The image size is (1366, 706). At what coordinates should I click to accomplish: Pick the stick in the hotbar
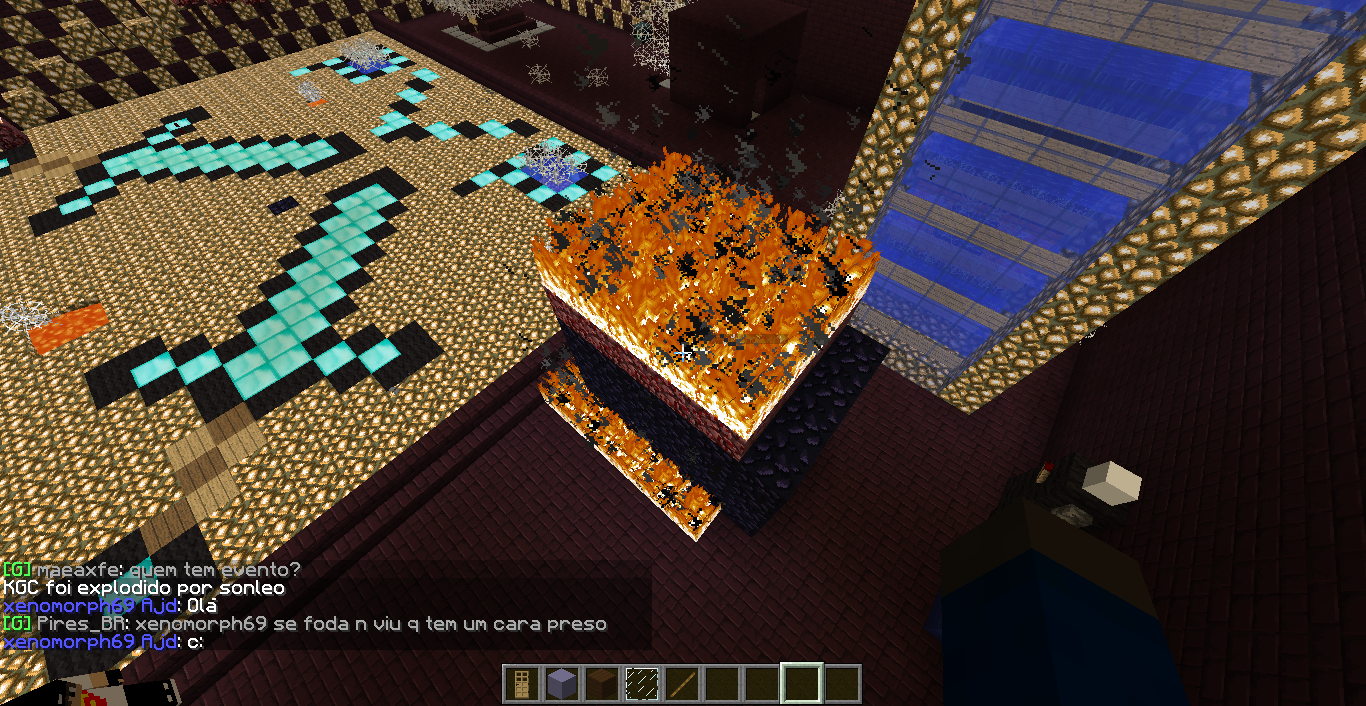[681, 684]
